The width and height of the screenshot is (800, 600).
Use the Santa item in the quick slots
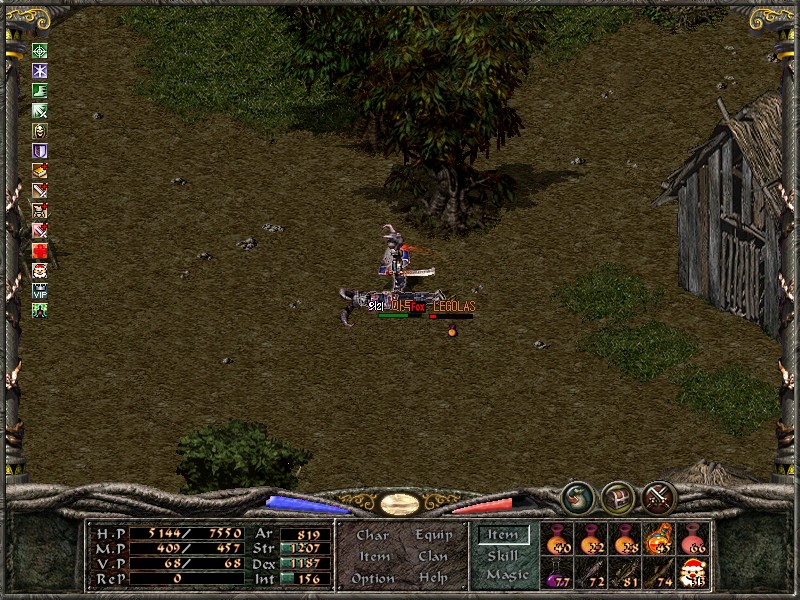click(693, 572)
